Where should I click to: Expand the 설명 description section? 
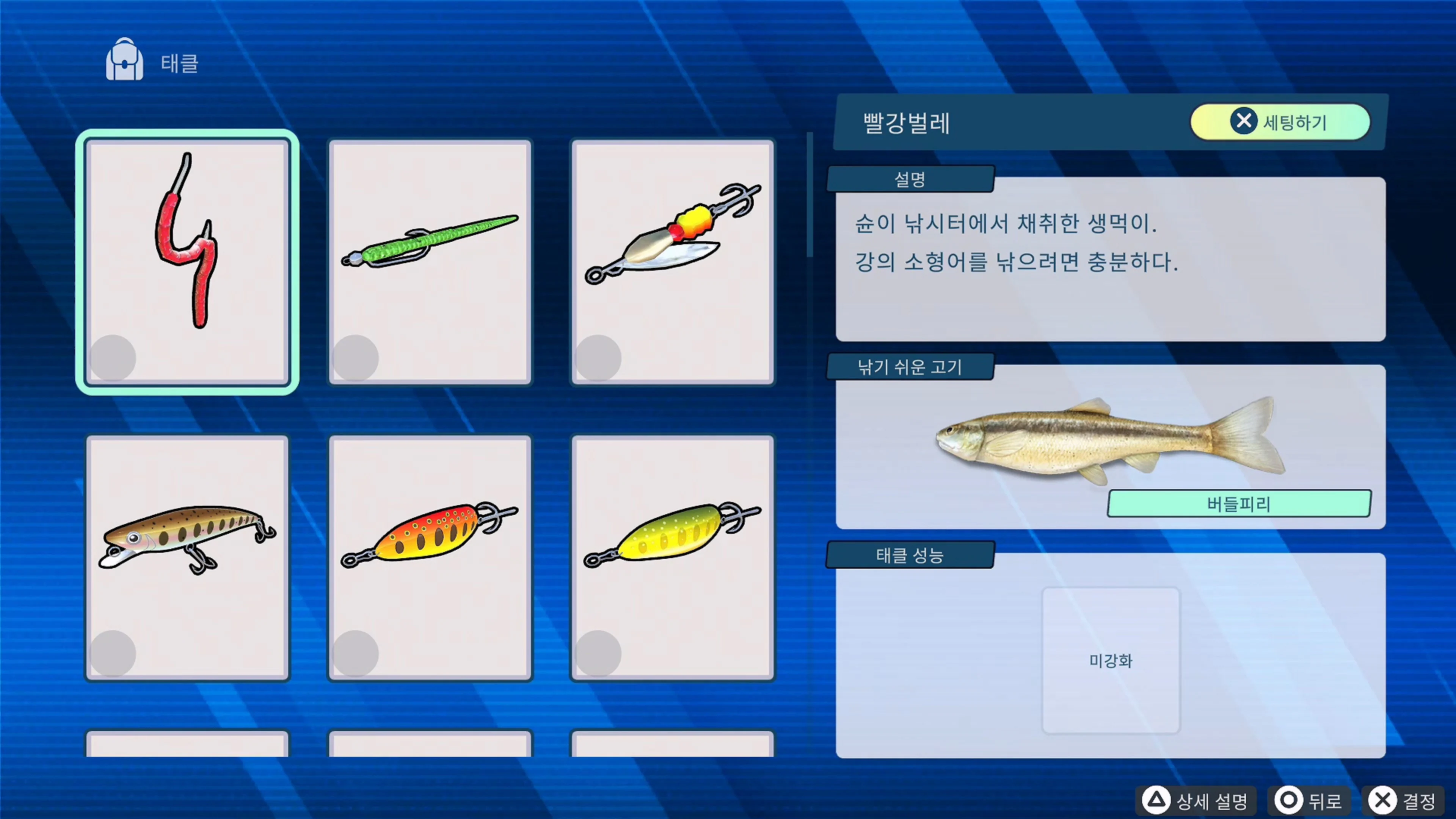[910, 179]
